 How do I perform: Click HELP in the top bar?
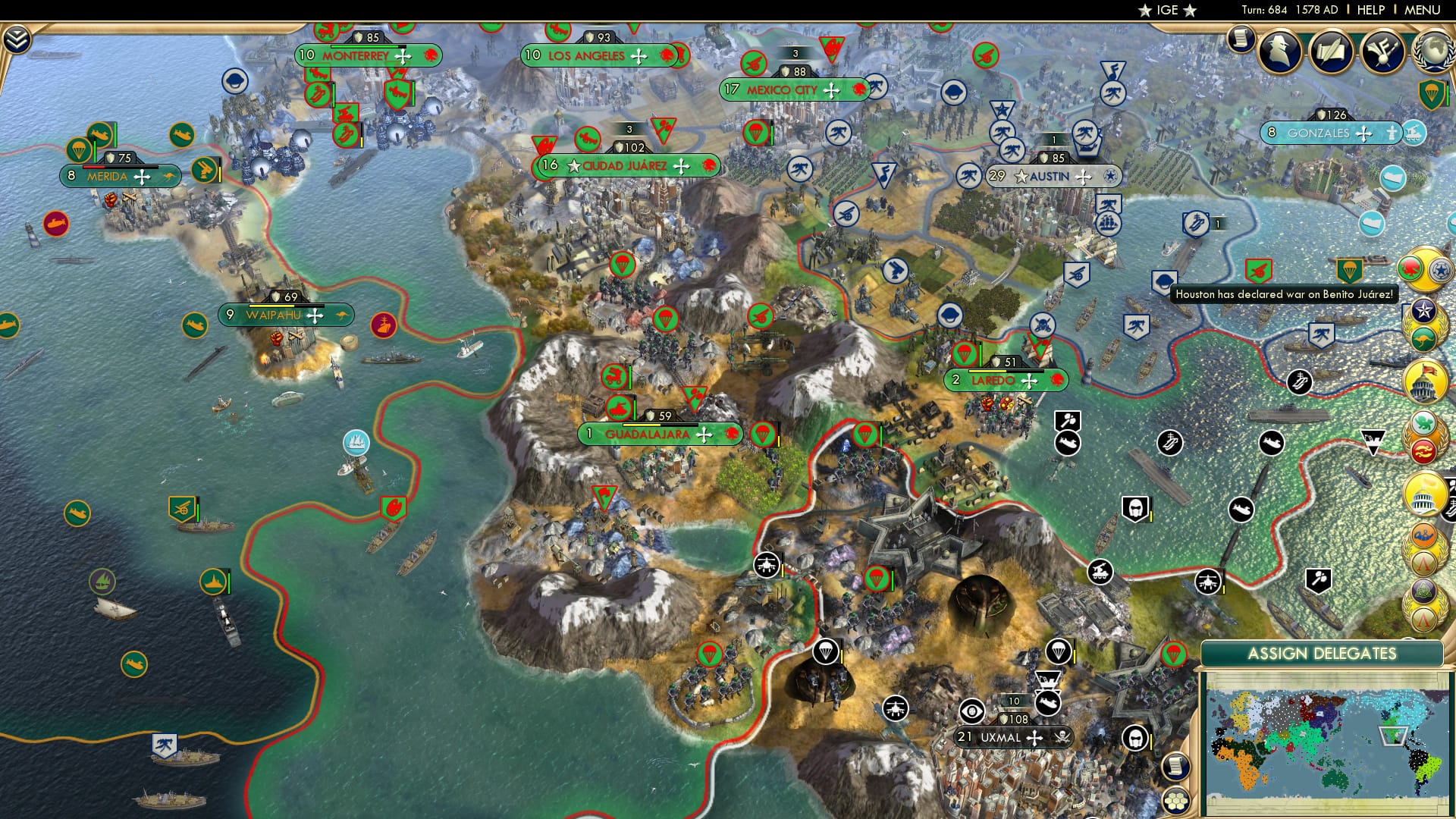pos(1370,9)
